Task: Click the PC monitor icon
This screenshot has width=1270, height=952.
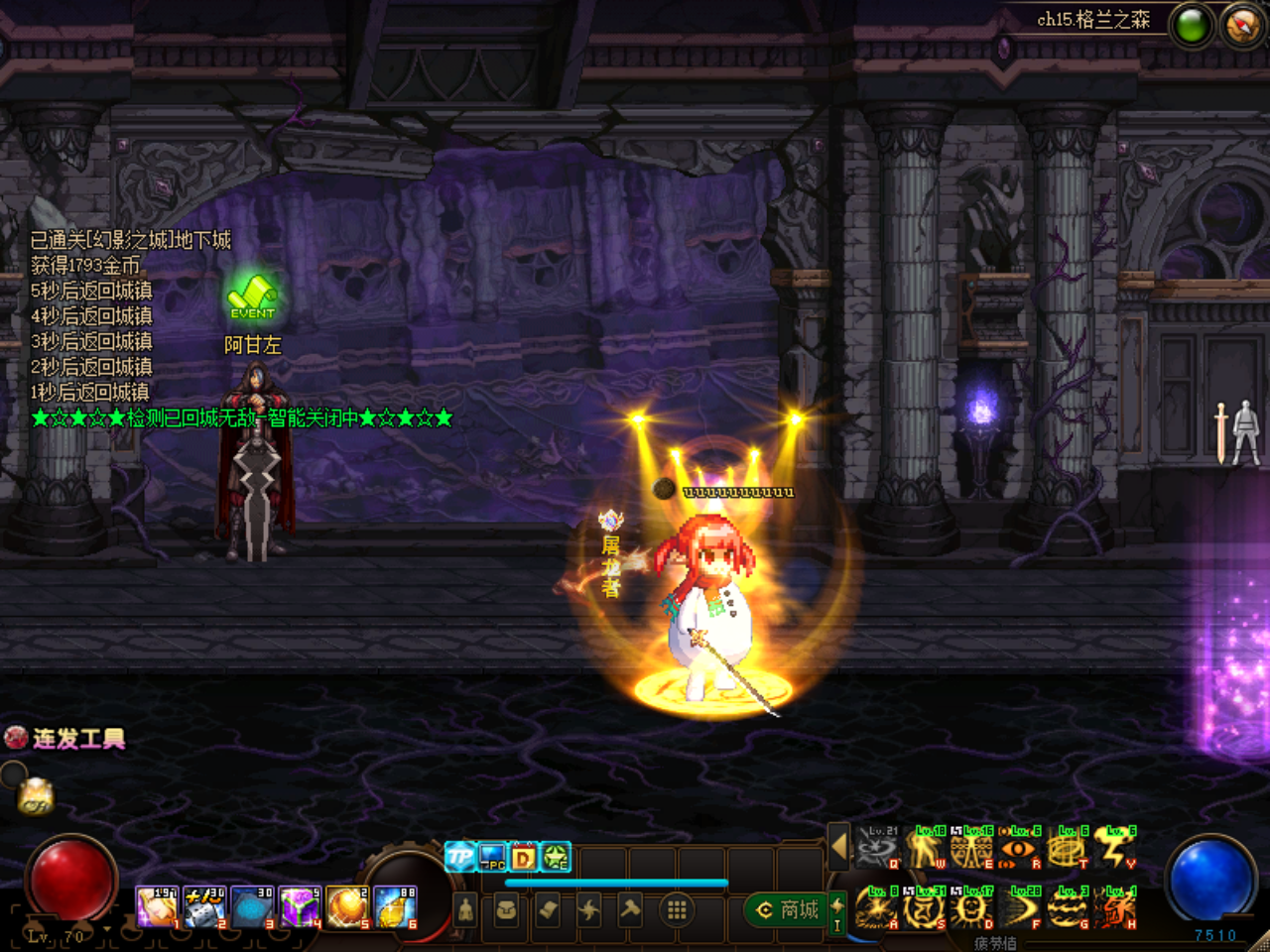Action: coord(492,856)
